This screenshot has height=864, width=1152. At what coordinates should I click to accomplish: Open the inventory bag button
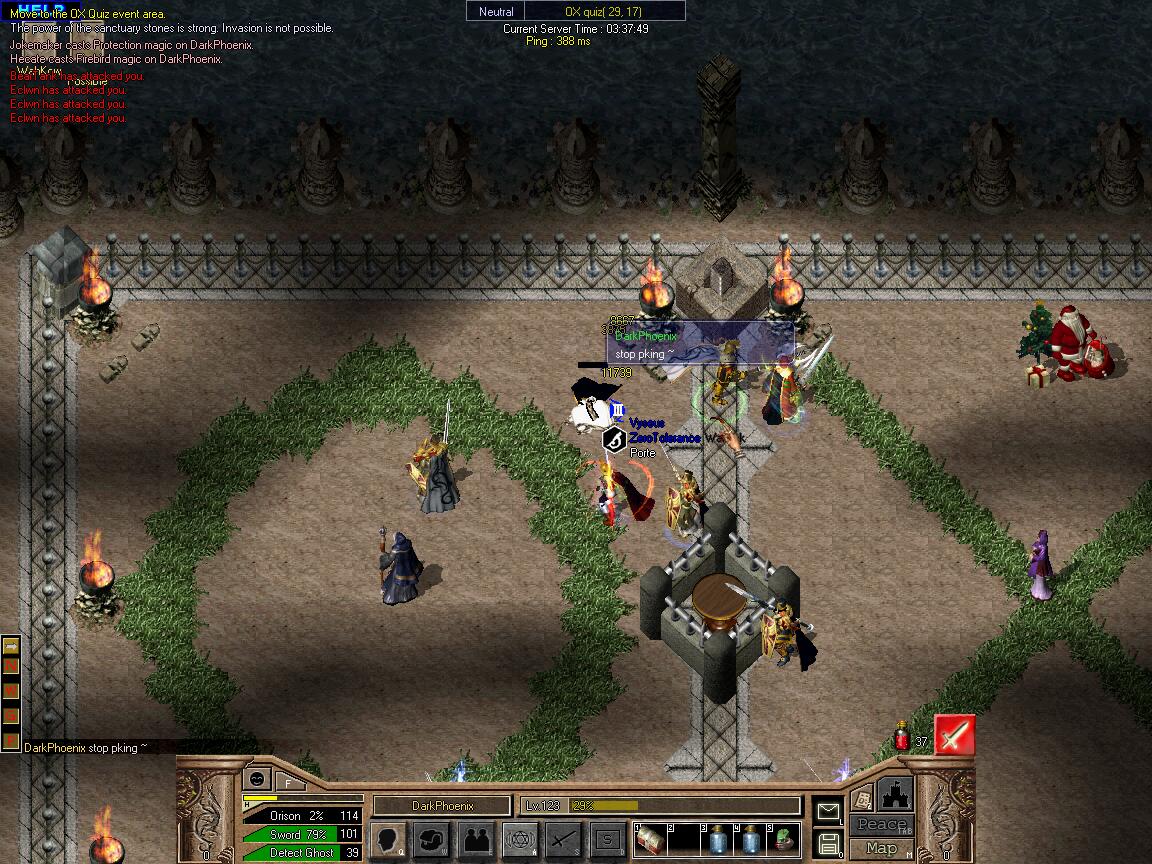pyautogui.click(x=431, y=838)
